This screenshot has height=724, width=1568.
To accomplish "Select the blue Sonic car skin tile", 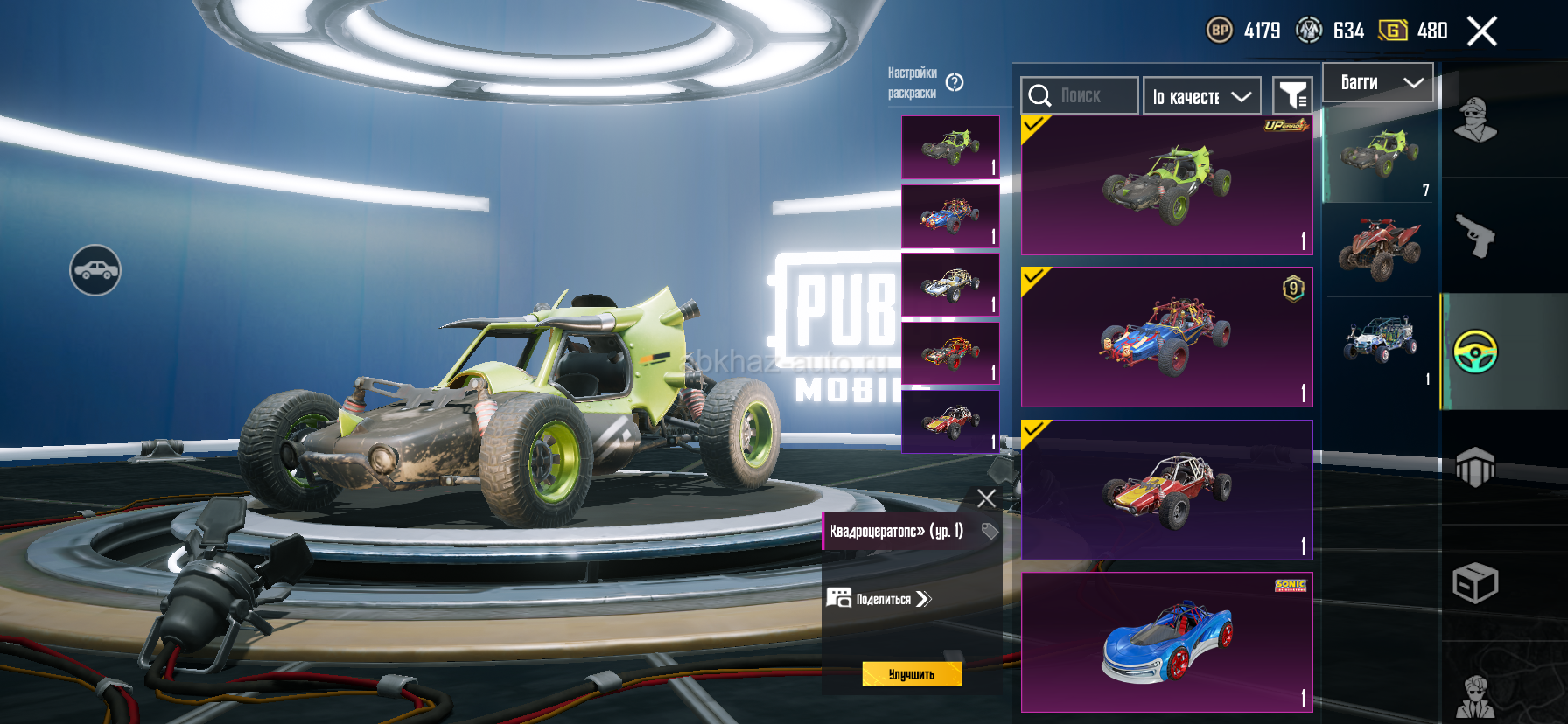I will [x=1166, y=643].
